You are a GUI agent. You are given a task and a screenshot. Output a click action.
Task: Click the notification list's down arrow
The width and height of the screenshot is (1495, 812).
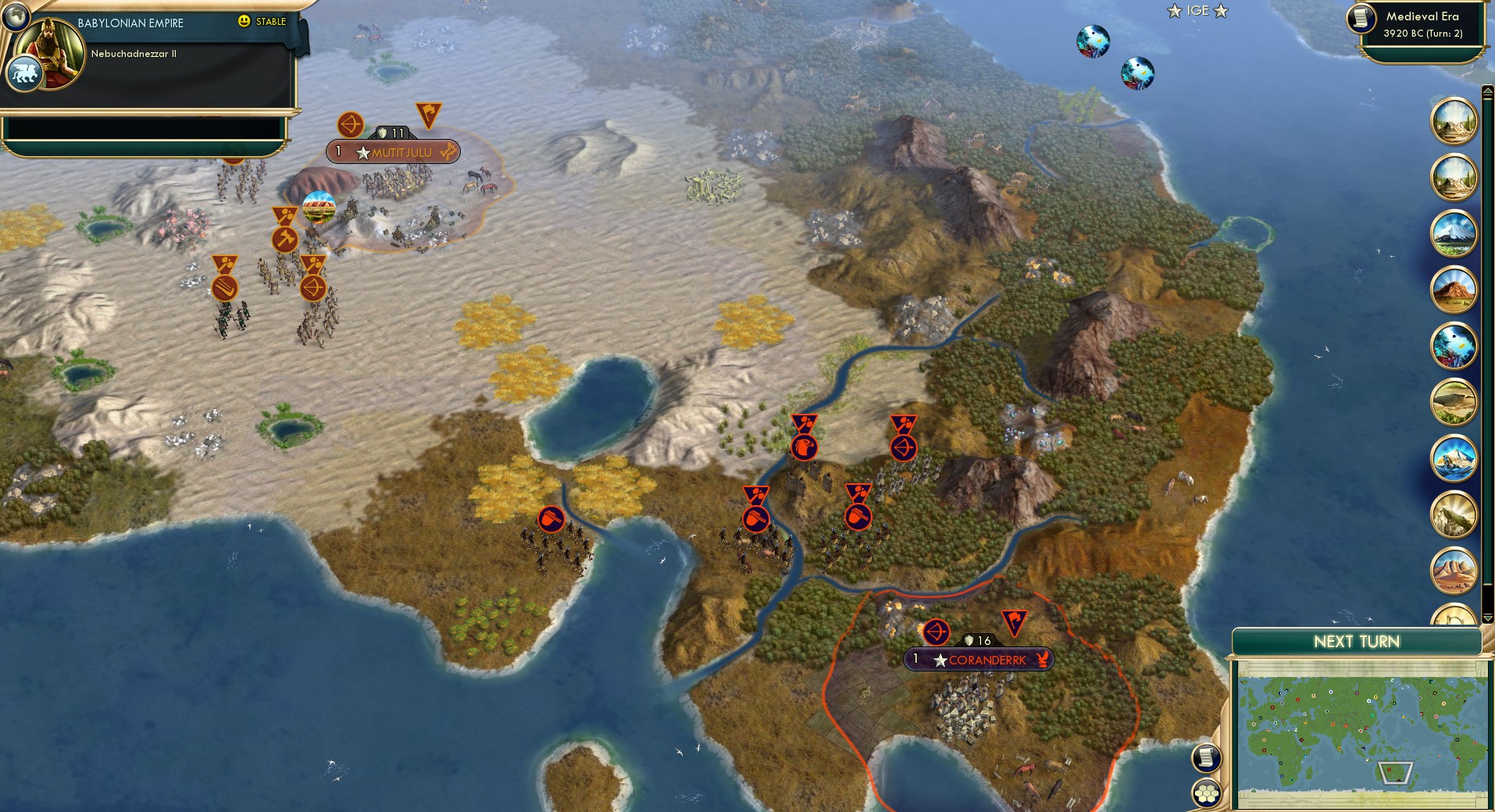[x=1487, y=618]
